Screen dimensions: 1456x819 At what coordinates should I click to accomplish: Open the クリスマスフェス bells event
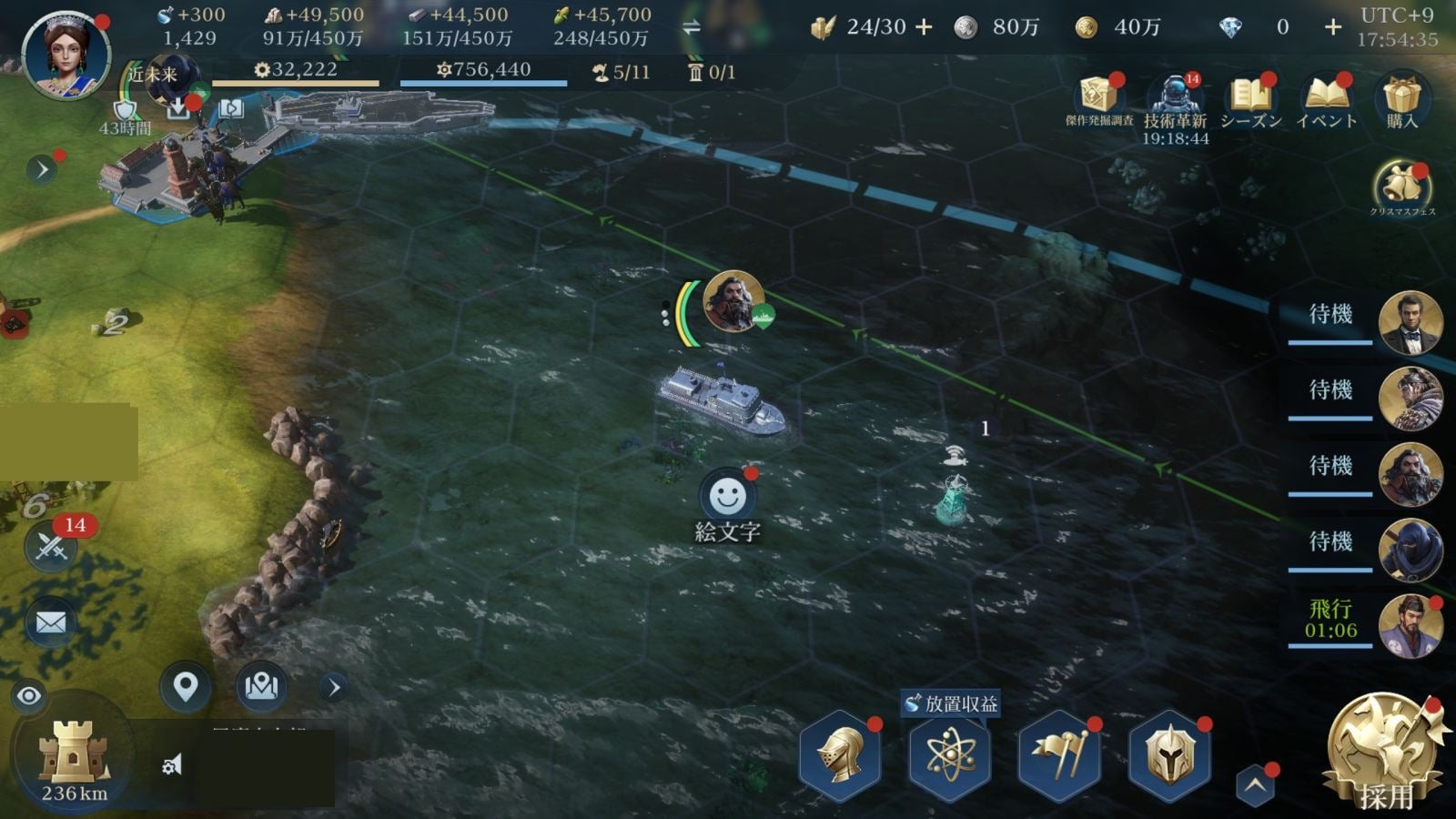1402,187
